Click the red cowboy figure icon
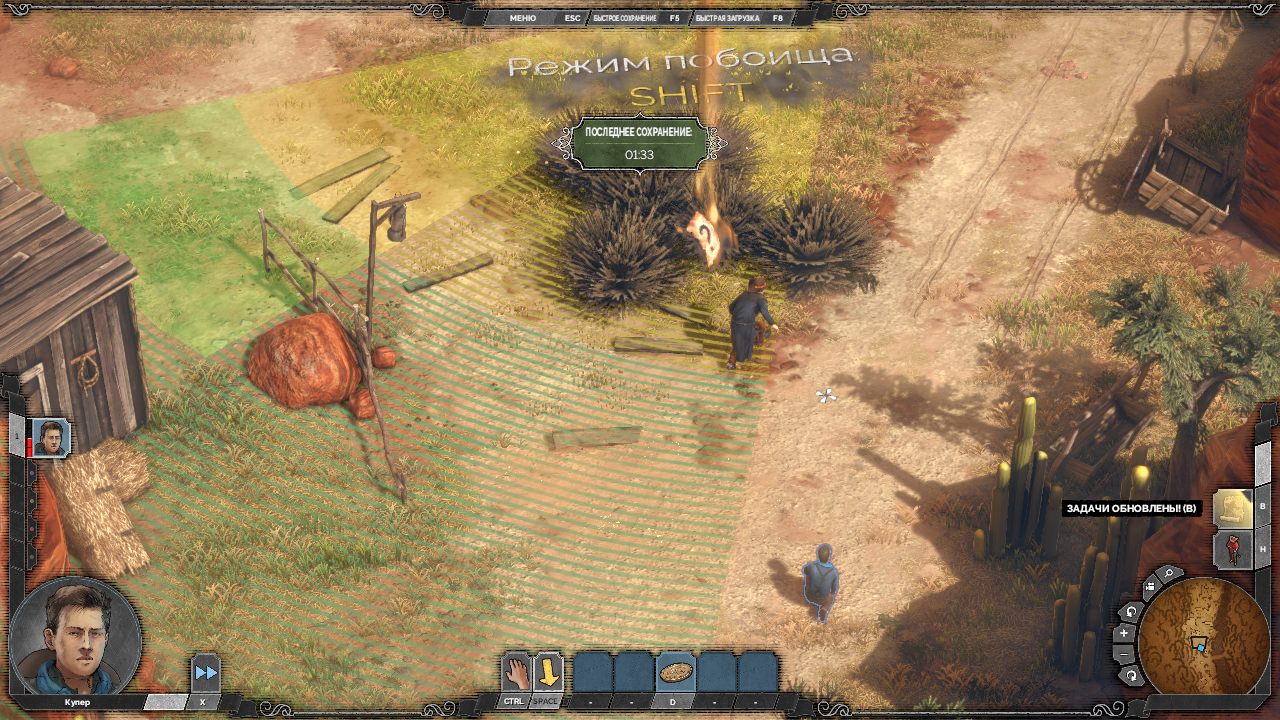The height and width of the screenshot is (720, 1280). [x=1233, y=549]
